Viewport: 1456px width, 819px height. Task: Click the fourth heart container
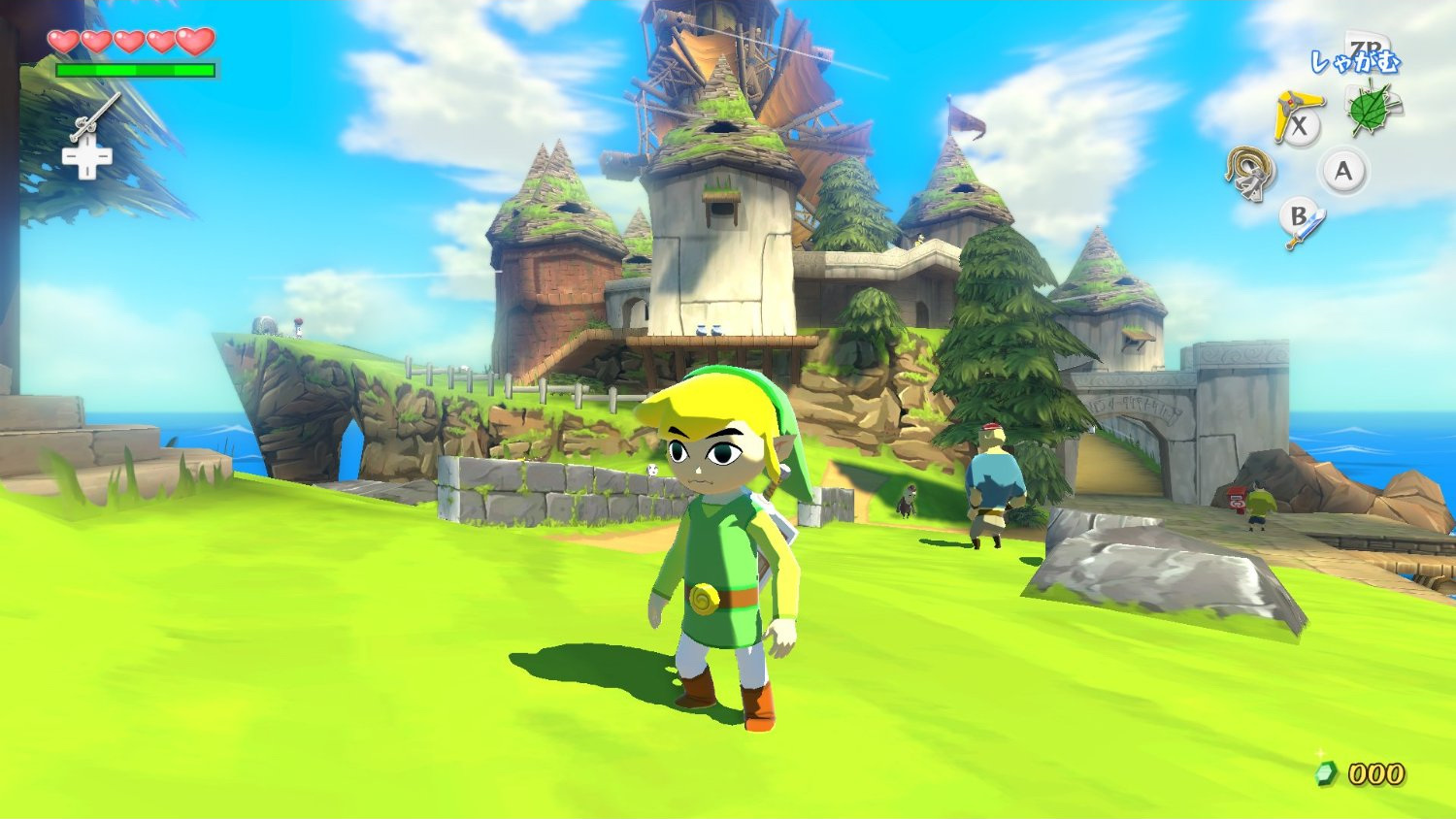point(162,42)
